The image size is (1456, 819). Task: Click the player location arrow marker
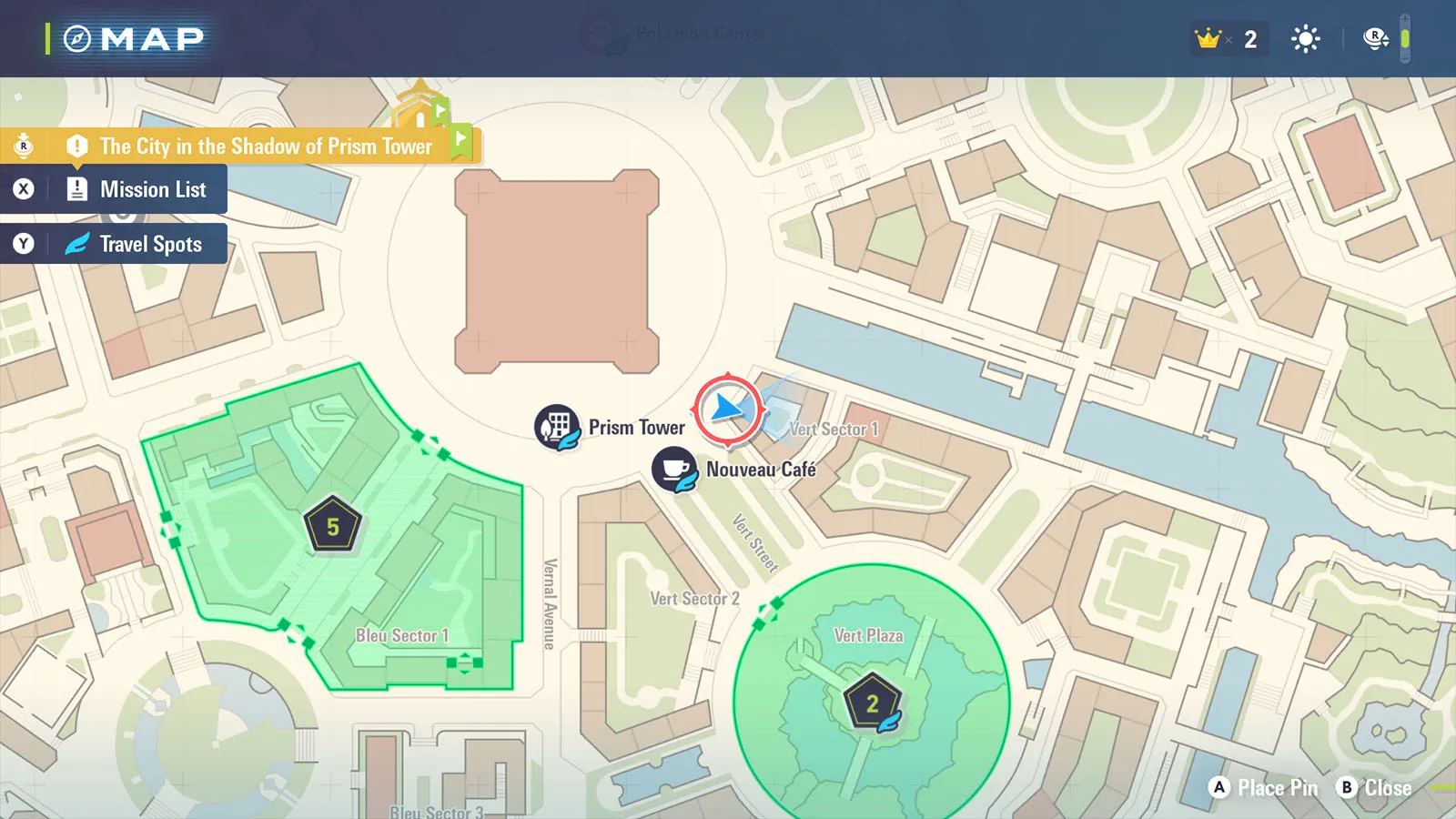point(728,409)
